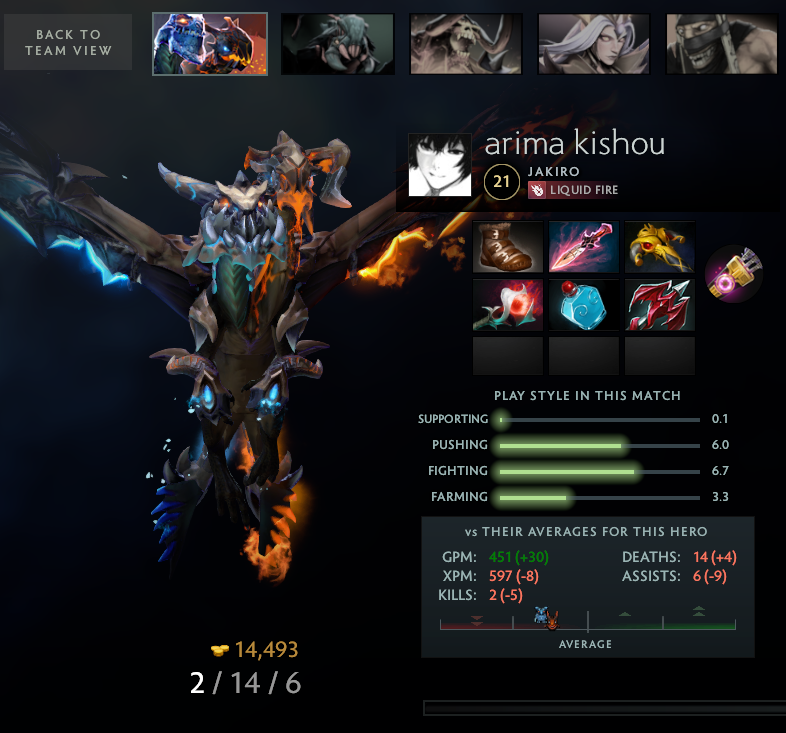Viewport: 786px width, 733px height.
Task: Choose the white-haired woman hero portrait
Action: (x=594, y=44)
